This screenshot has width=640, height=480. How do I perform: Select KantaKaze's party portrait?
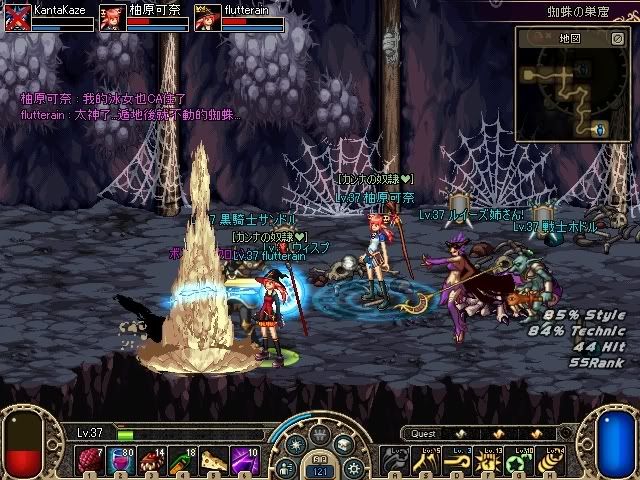(x=16, y=17)
